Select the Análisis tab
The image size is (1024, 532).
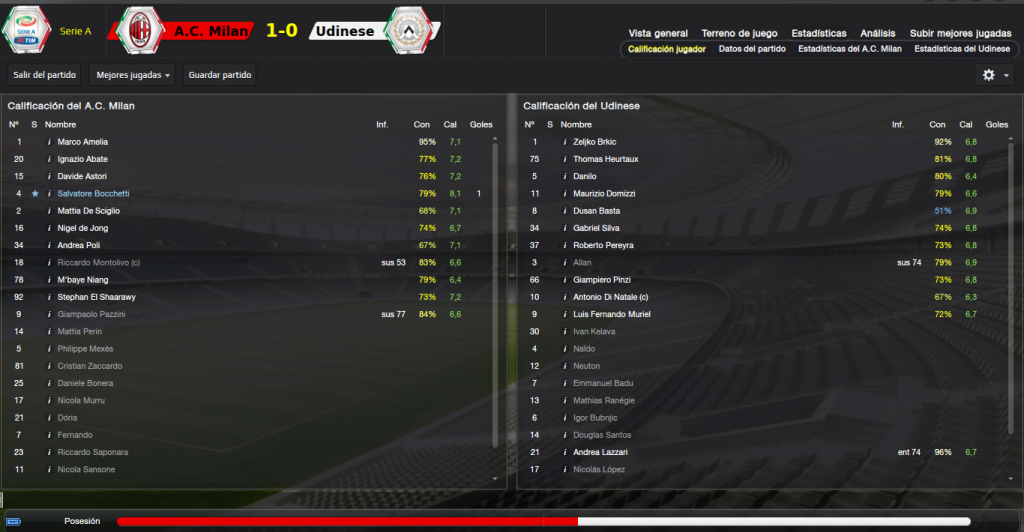pyautogui.click(x=877, y=33)
